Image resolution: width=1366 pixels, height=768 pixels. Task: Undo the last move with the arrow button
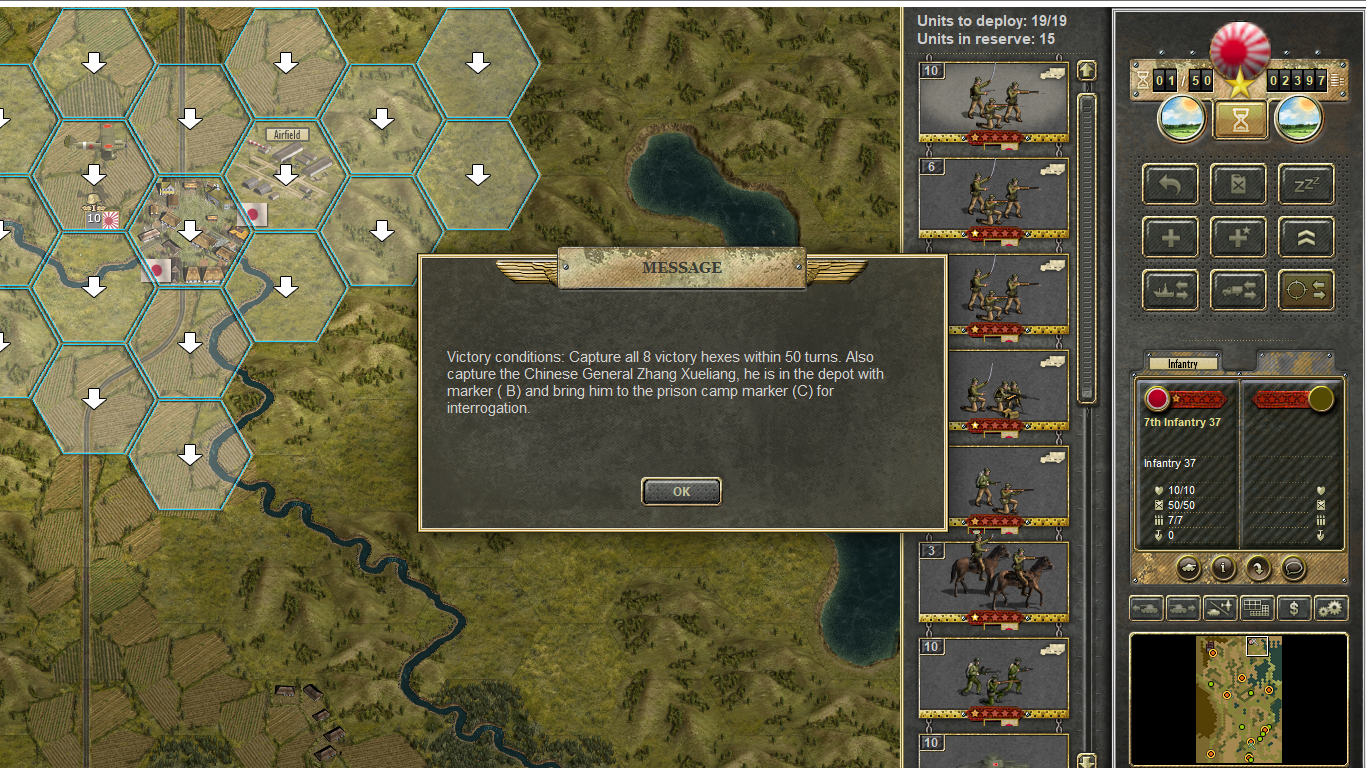point(1170,185)
